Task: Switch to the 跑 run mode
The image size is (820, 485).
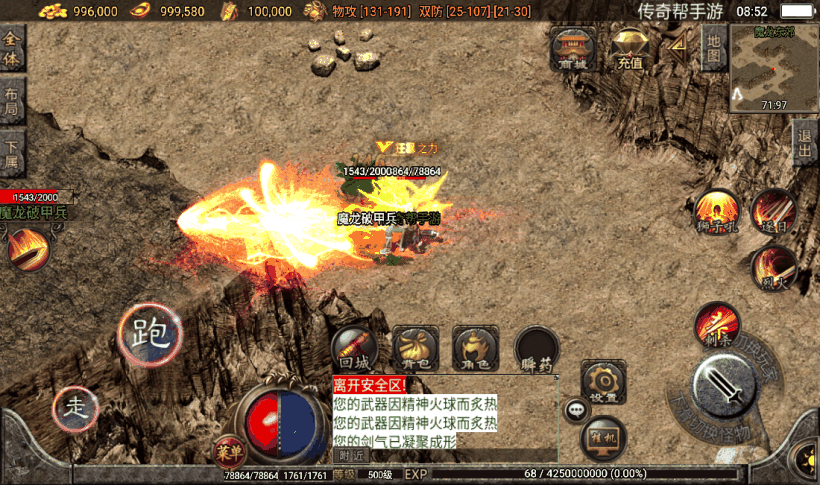Action: [150, 333]
